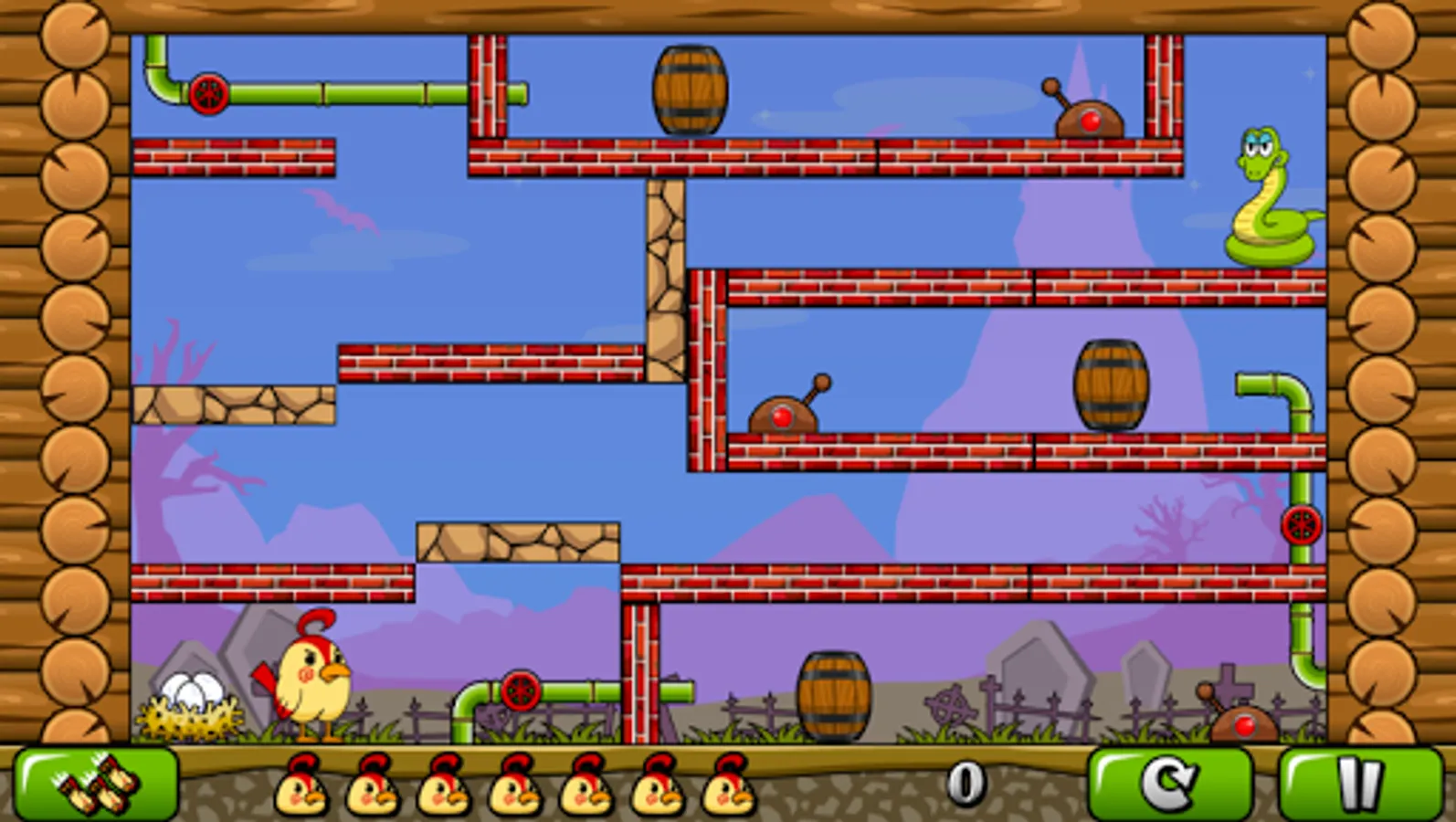Turn the red valve on the bottom green pipe
The height and width of the screenshot is (822, 1456).
(521, 691)
